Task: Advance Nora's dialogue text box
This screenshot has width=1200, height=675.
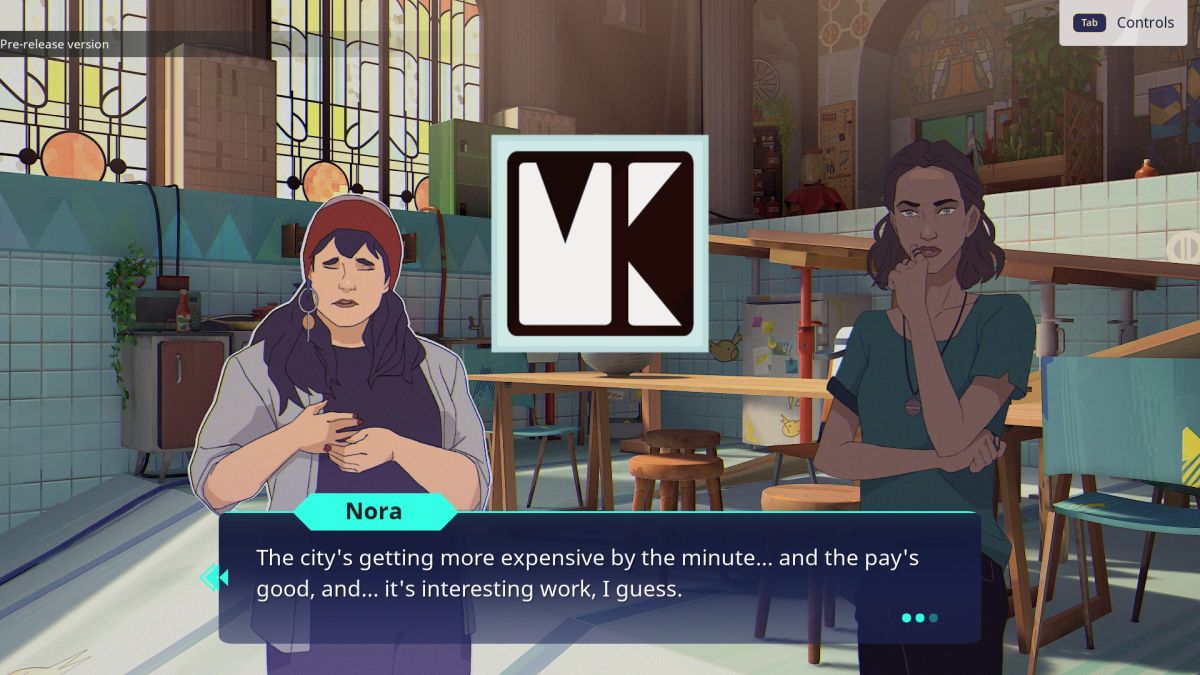Action: click(598, 575)
